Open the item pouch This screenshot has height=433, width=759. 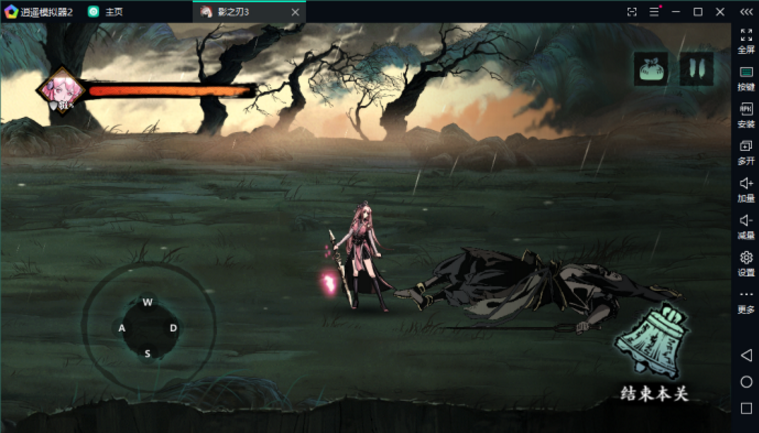point(651,69)
